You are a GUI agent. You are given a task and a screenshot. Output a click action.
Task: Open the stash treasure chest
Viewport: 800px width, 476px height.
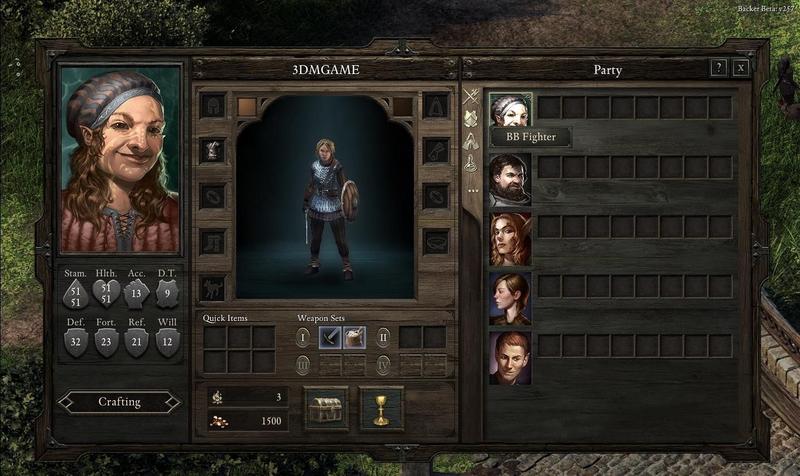[x=326, y=408]
